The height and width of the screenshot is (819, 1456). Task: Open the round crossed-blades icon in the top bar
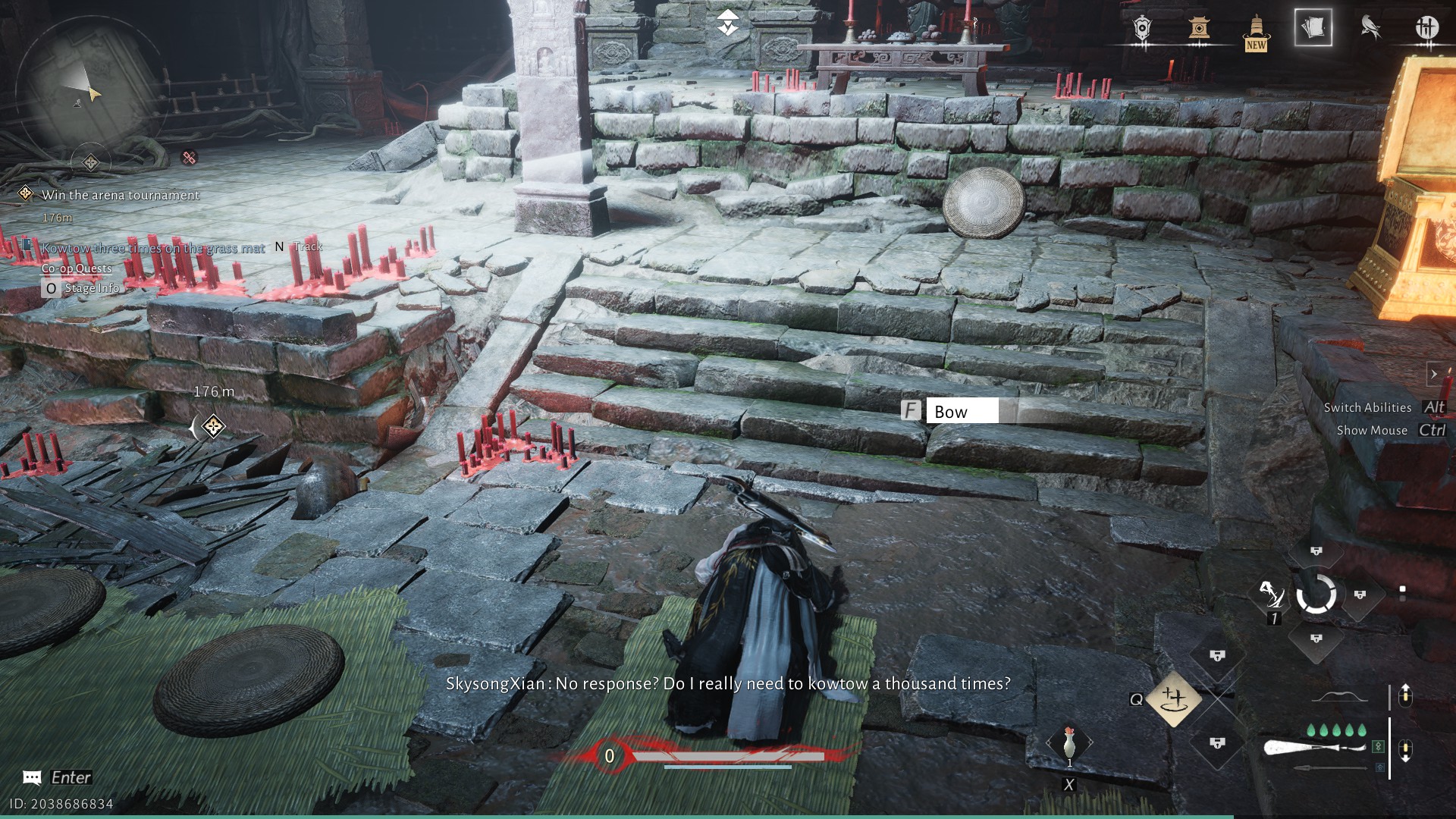(x=1426, y=28)
